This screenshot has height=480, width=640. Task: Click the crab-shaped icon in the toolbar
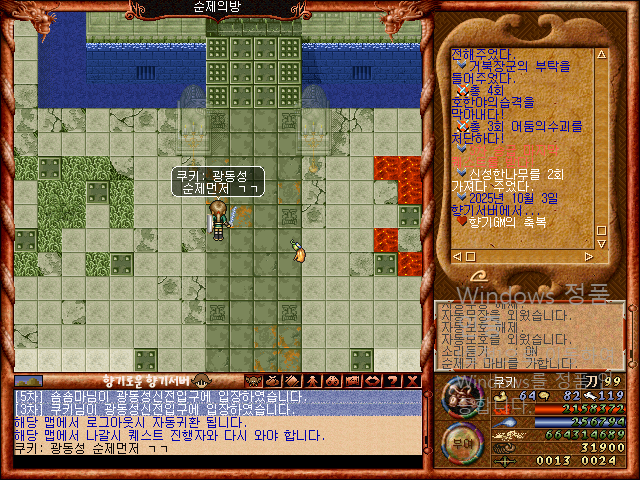(252, 381)
